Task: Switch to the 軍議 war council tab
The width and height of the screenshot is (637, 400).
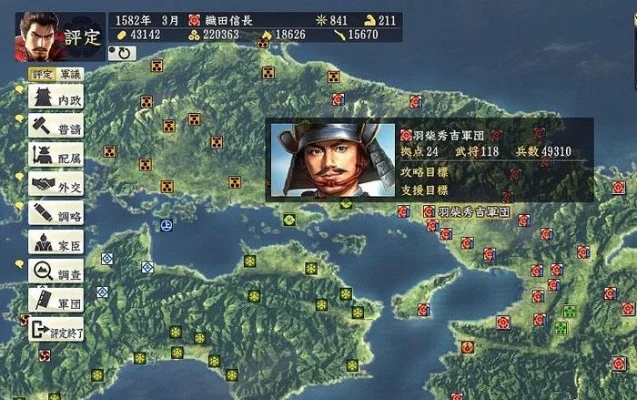Action: point(69,73)
